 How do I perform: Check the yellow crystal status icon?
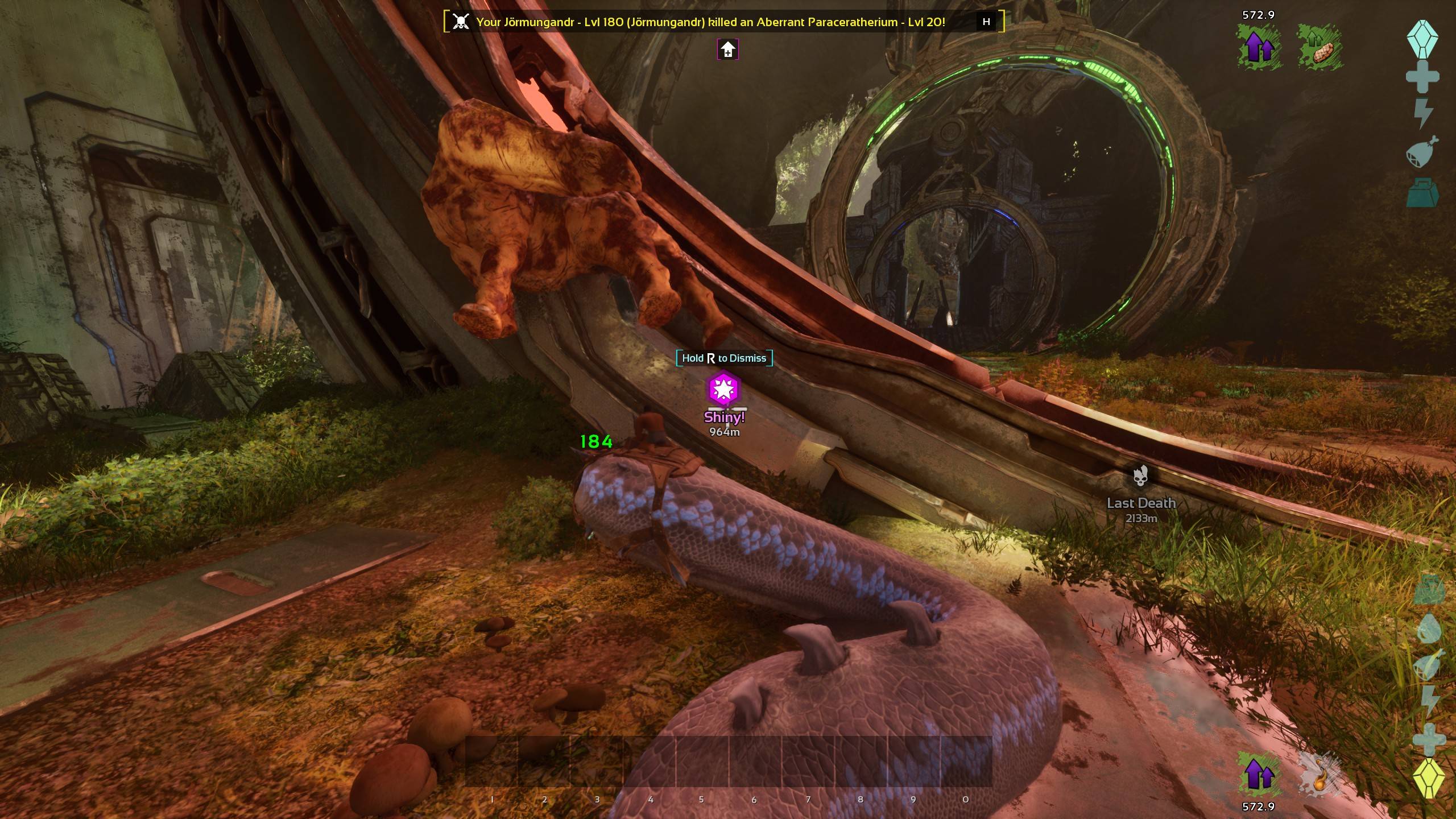click(1429, 777)
